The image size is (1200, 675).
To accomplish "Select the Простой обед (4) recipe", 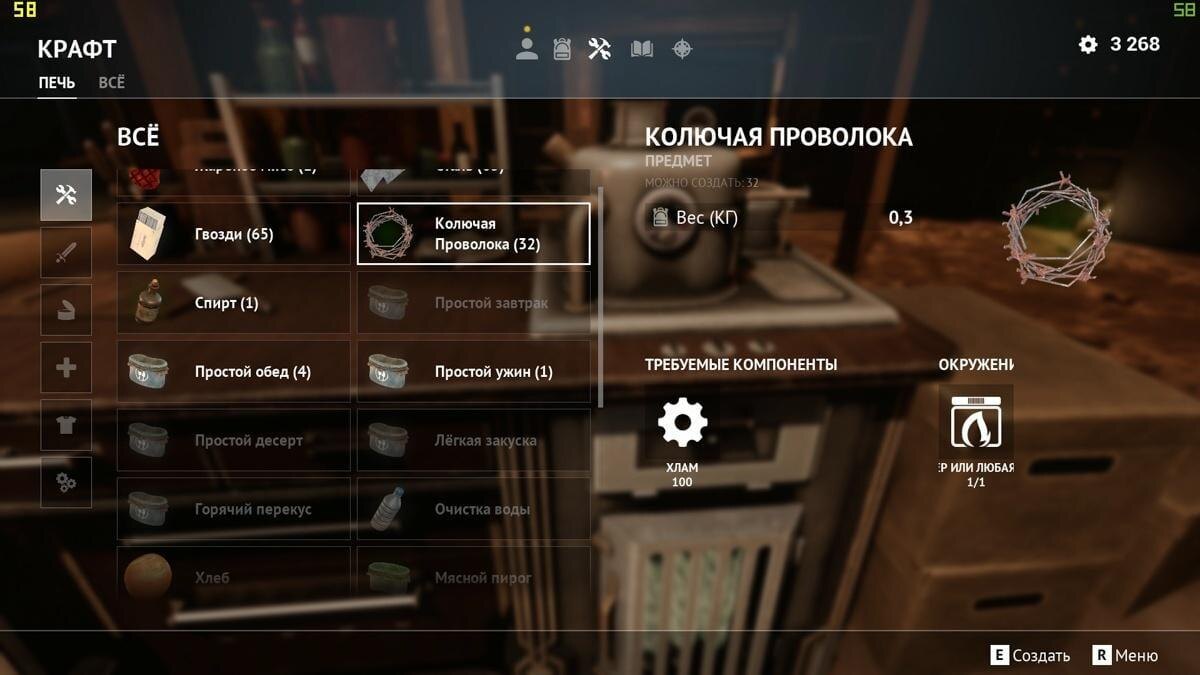I will coord(233,372).
